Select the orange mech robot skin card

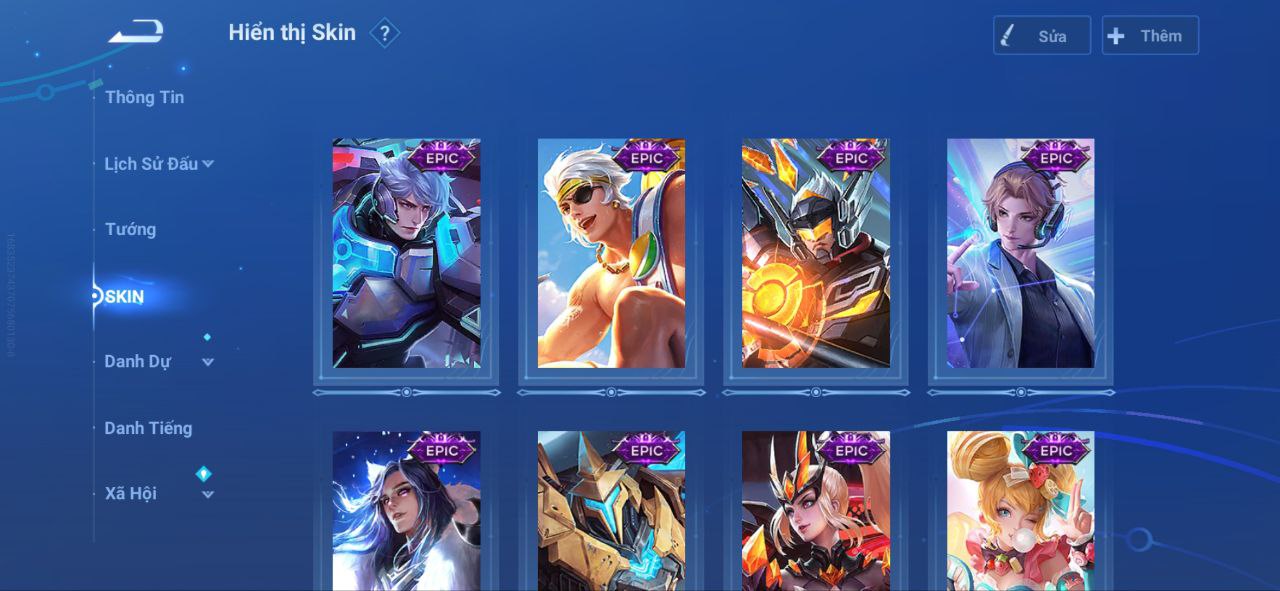pyautogui.click(x=816, y=253)
